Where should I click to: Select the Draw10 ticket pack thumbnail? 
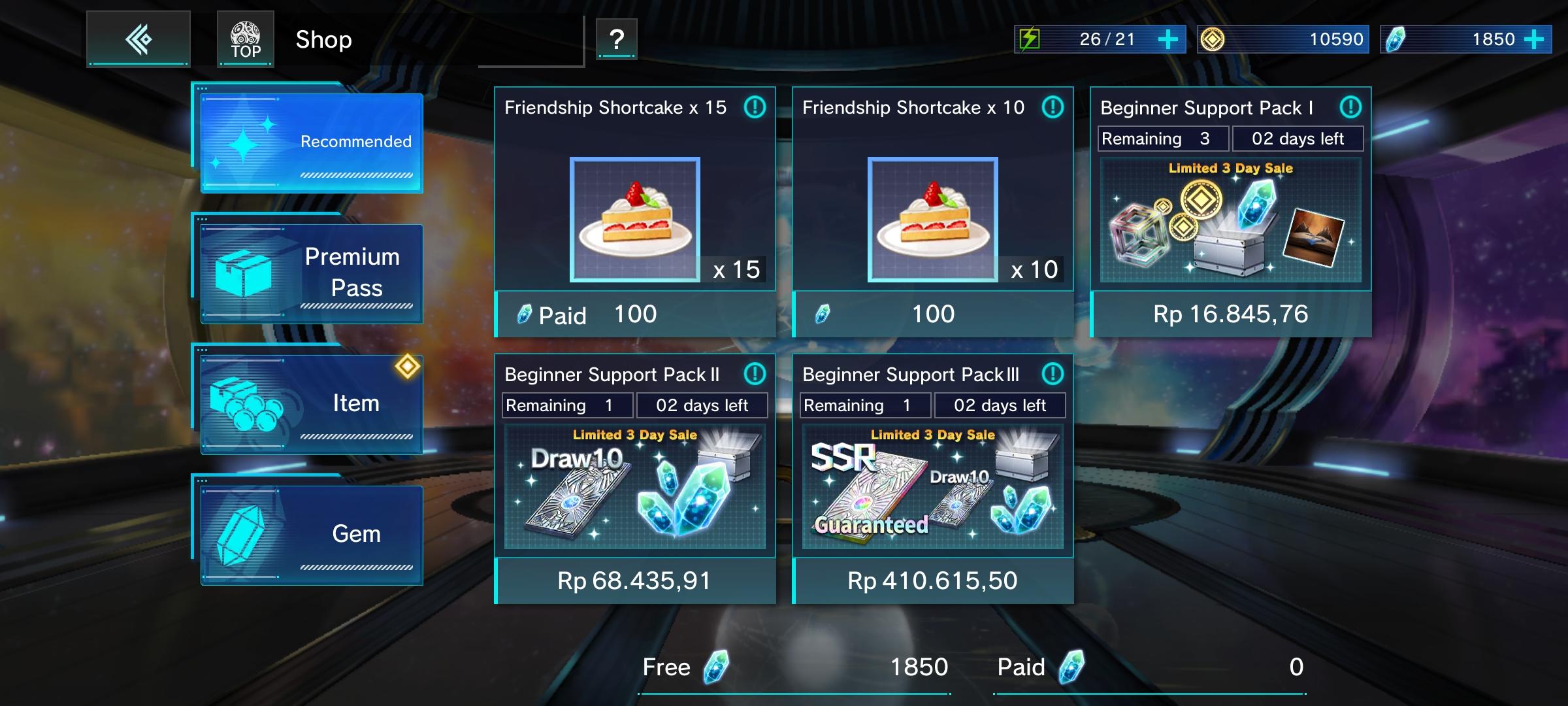(635, 487)
